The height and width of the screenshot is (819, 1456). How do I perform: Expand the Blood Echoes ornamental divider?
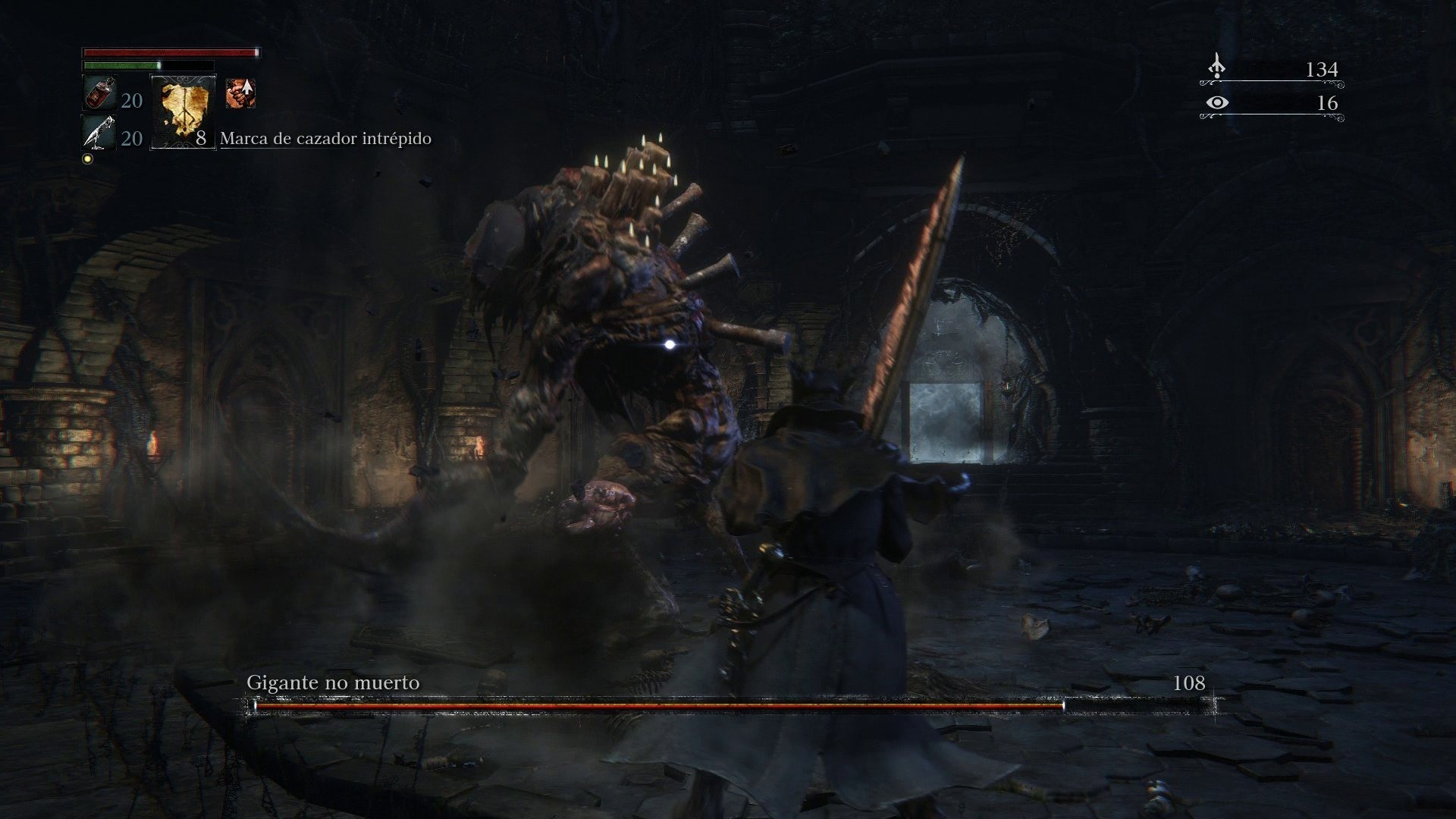(x=1272, y=83)
